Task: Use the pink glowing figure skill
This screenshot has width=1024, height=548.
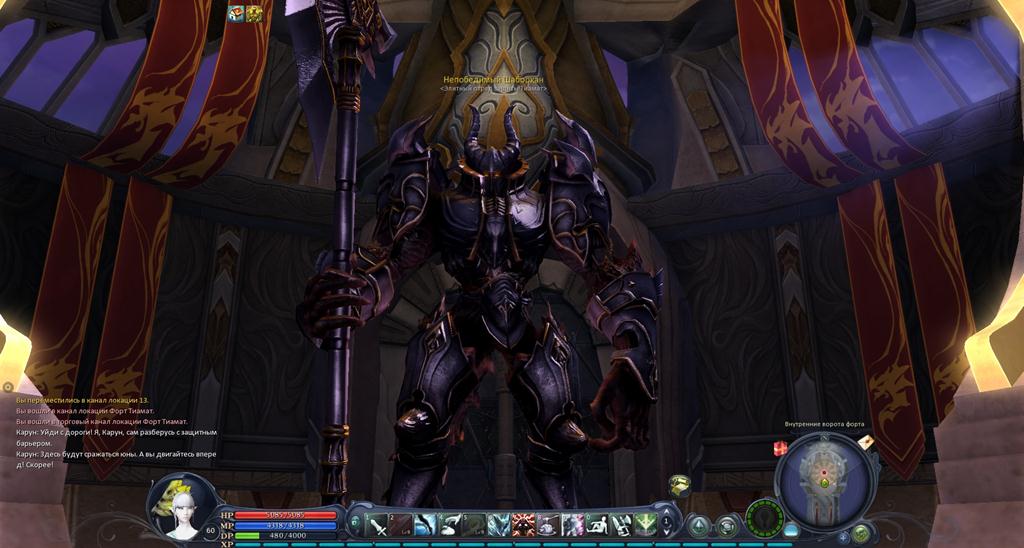Action: tap(572, 525)
